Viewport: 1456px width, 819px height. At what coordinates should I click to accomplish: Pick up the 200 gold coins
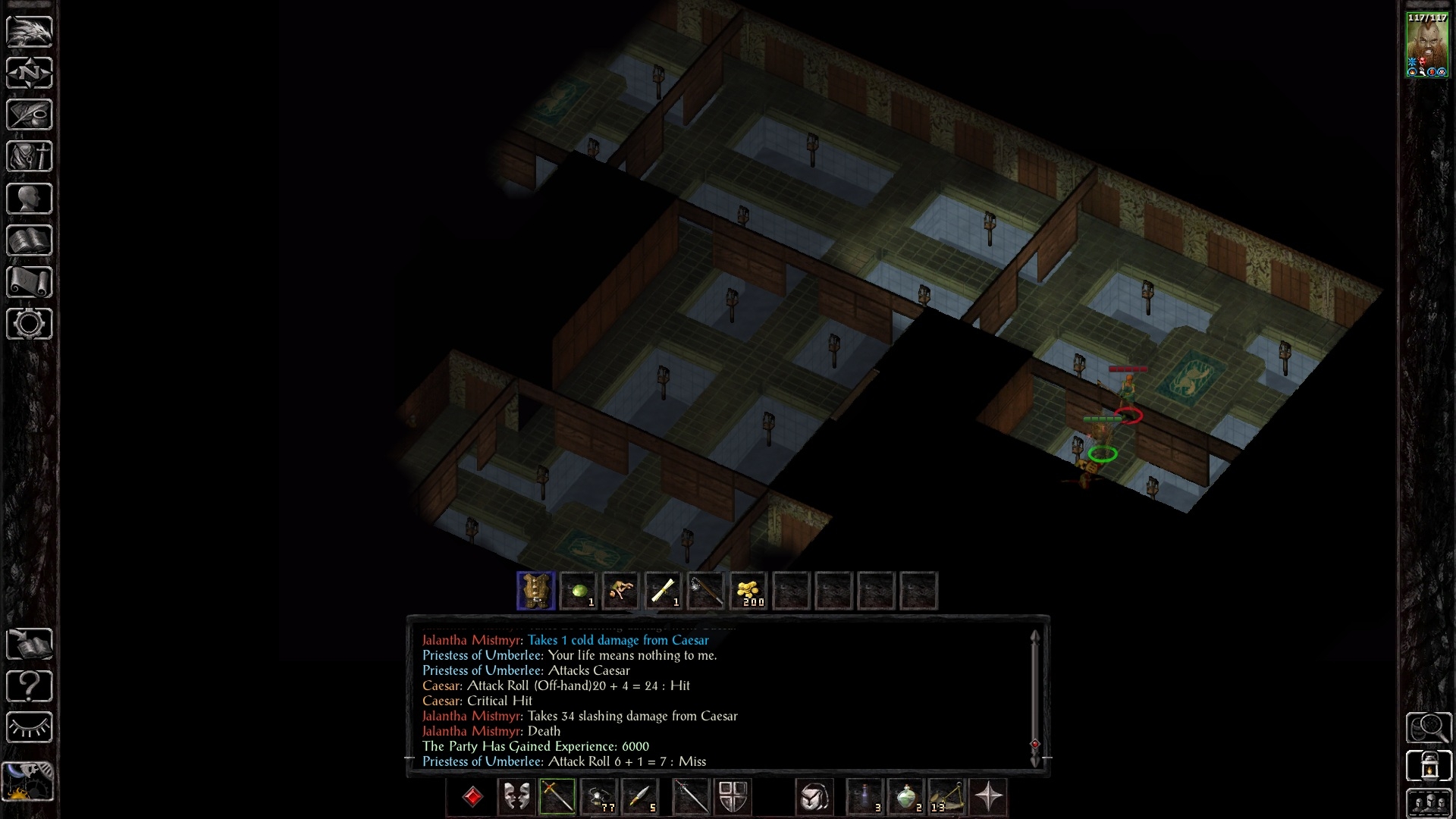point(748,591)
